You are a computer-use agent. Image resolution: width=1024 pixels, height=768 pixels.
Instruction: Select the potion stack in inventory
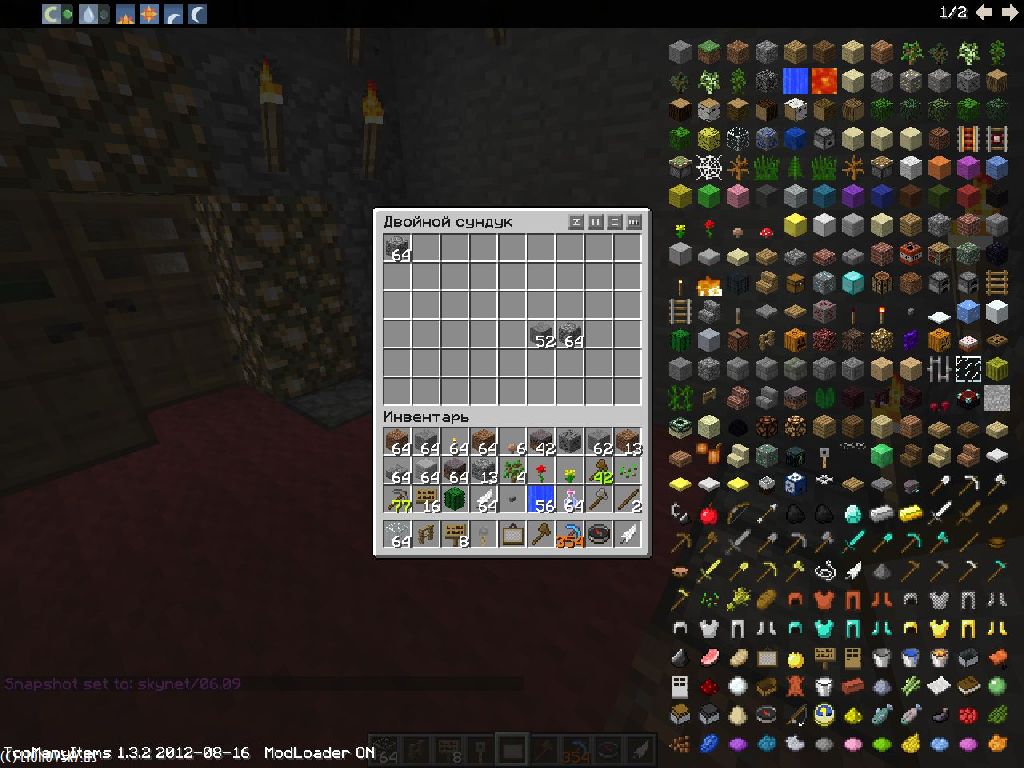[571, 500]
